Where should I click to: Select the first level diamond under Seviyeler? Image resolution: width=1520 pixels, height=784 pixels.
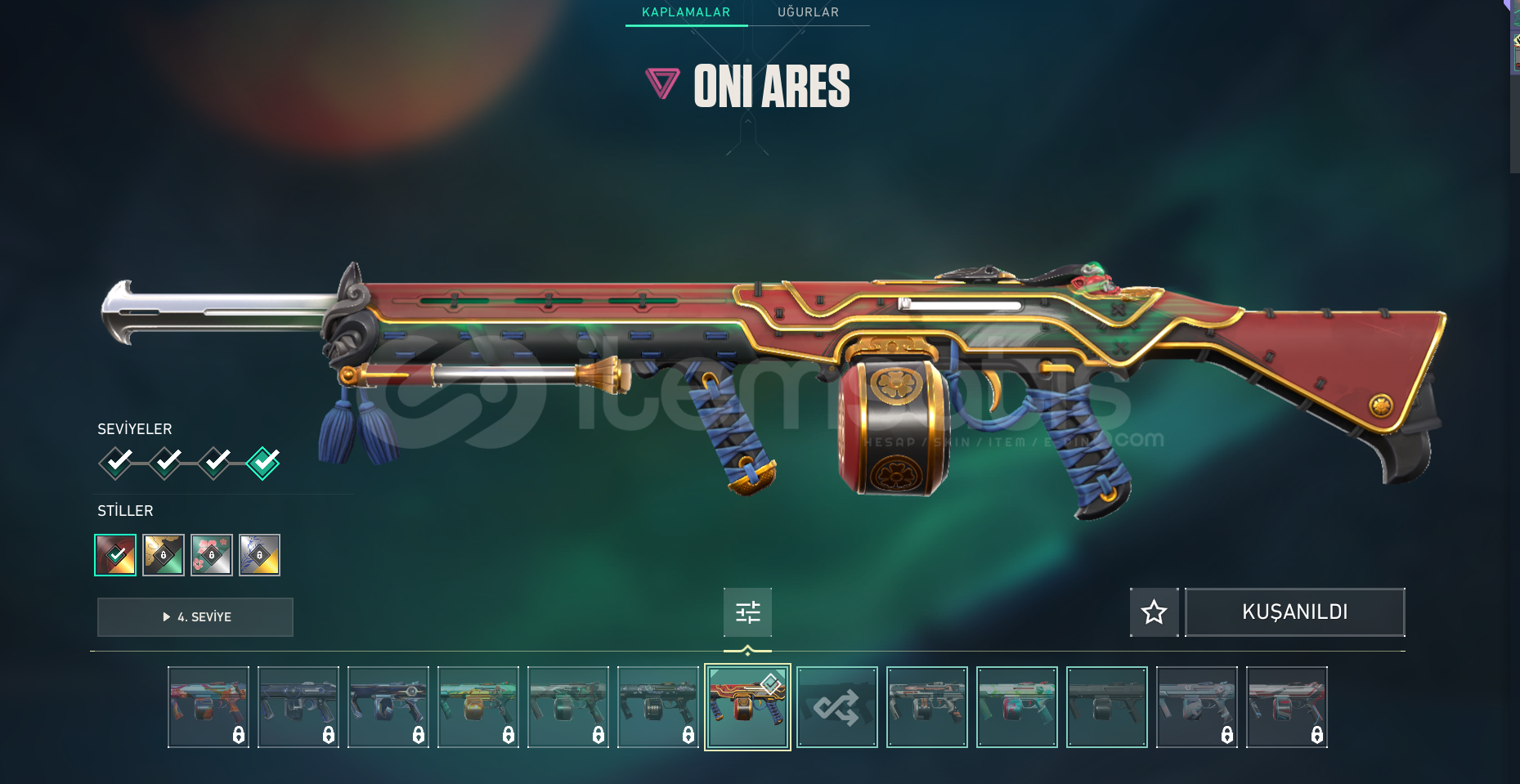[x=117, y=463]
